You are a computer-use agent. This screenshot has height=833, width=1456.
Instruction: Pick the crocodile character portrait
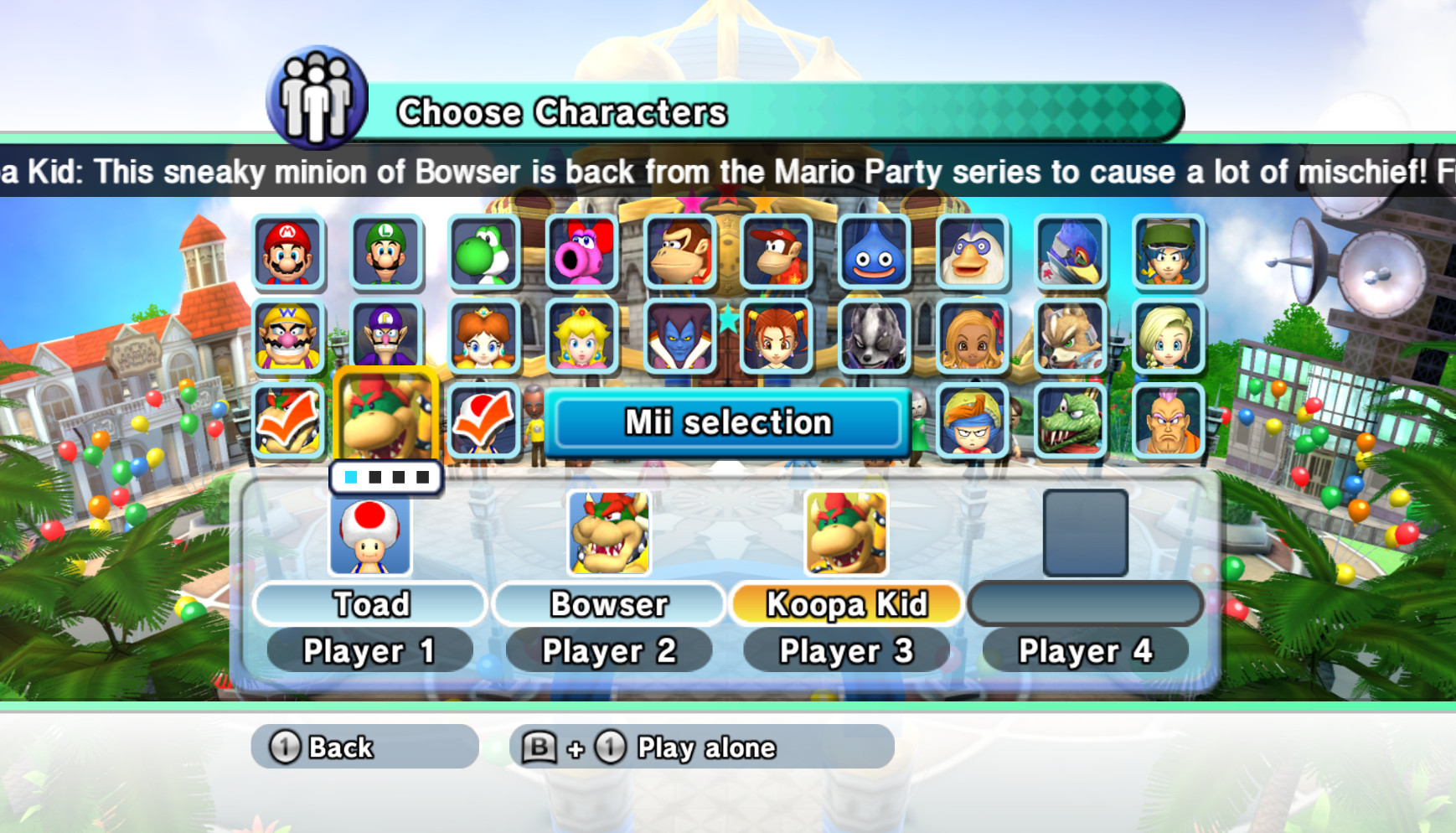[1071, 423]
